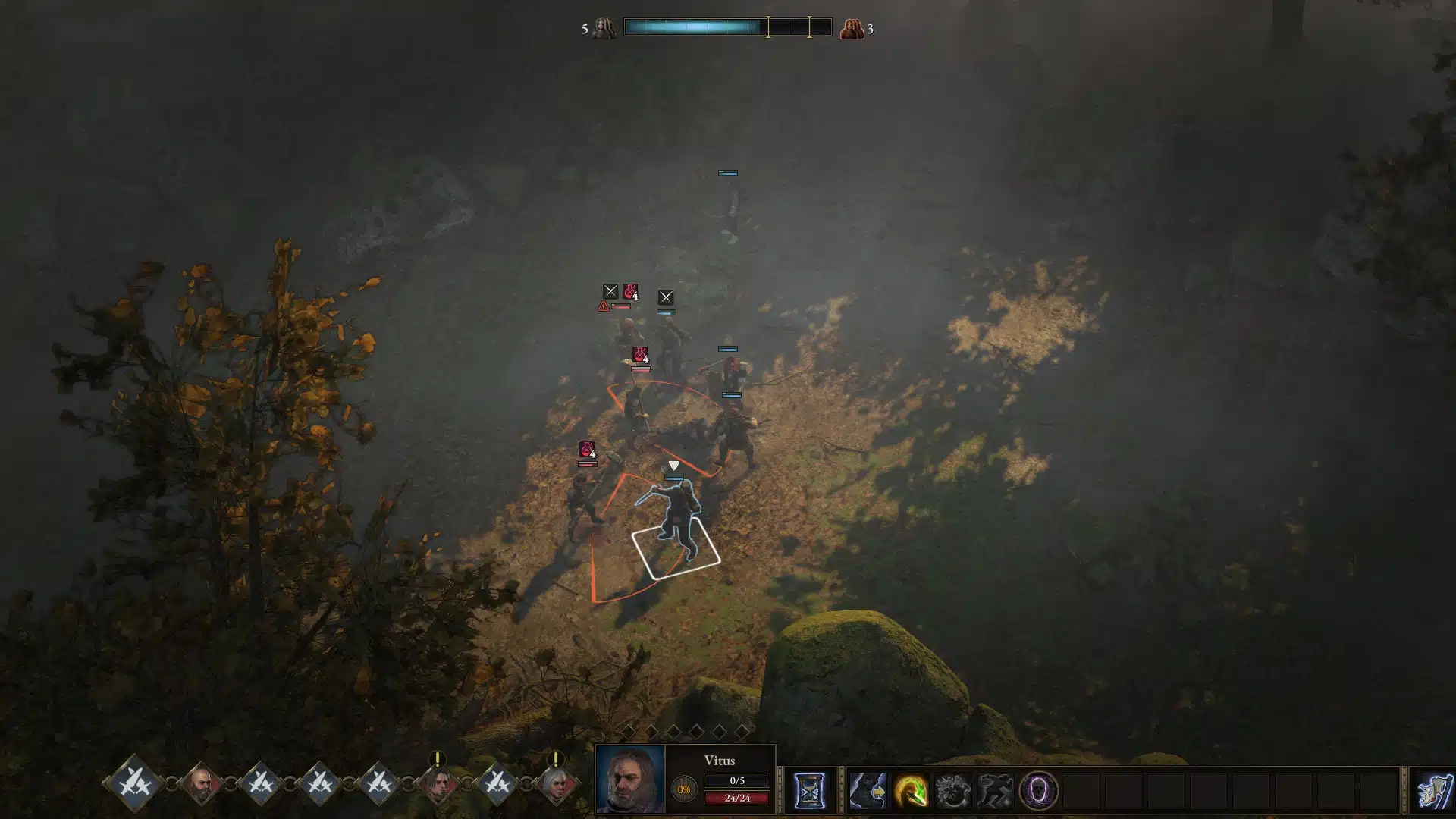Click the hourglass end turn button

coord(809,791)
